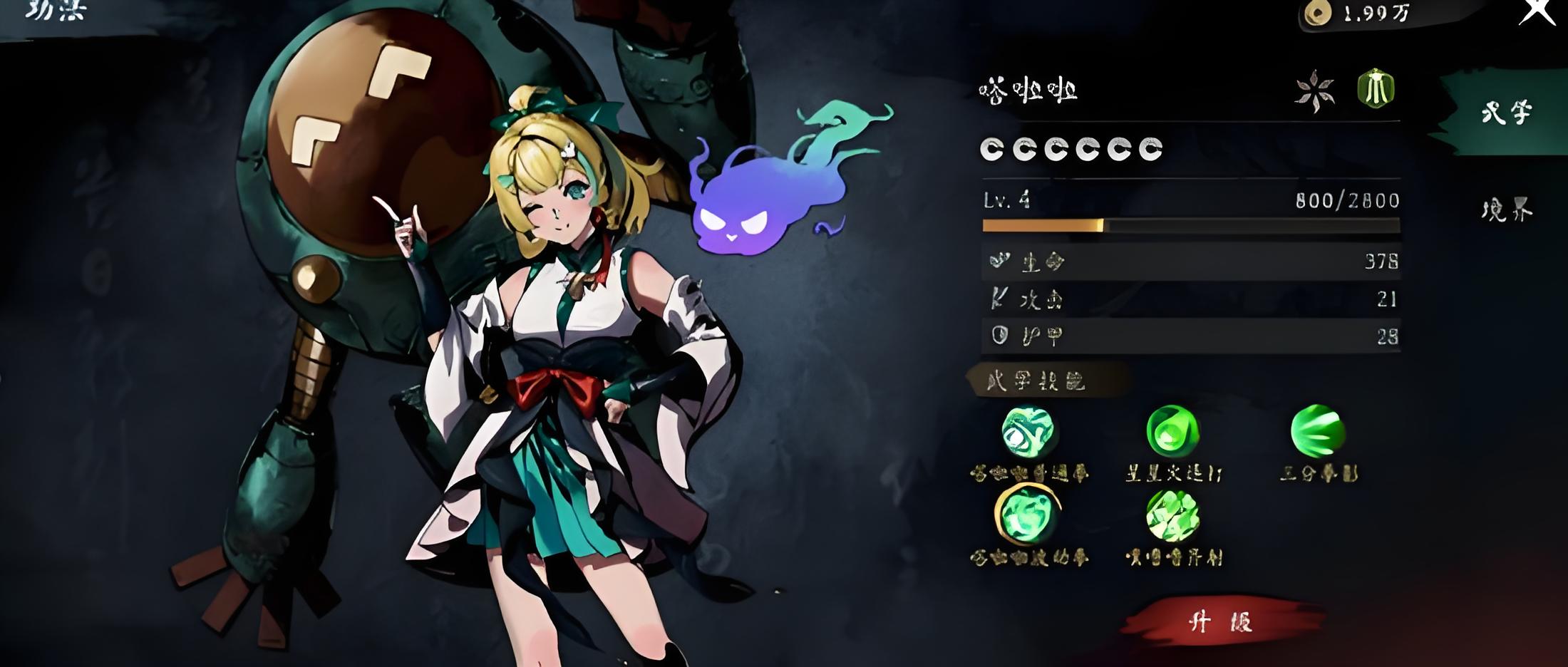This screenshot has height=667, width=1568.
Task: Select the unringed teal swirl skill orb
Action: tap(1028, 431)
